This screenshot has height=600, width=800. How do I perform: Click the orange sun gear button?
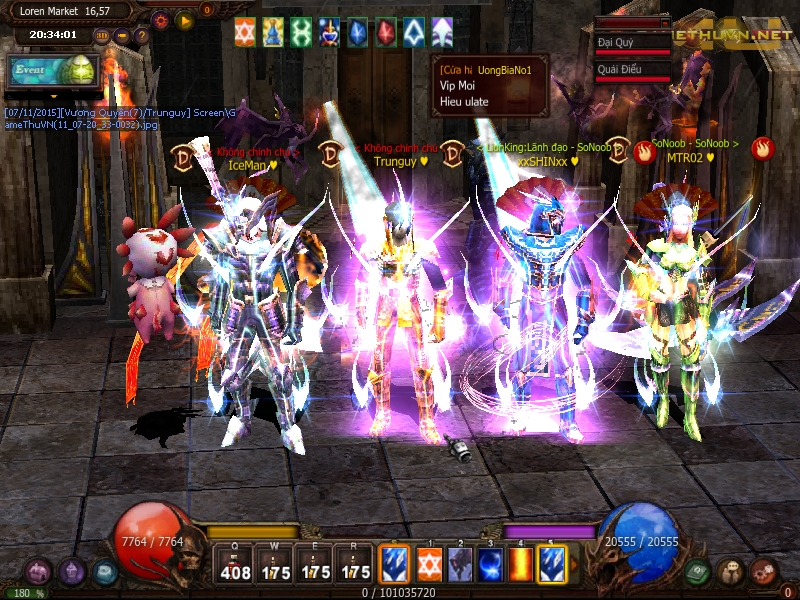point(160,19)
